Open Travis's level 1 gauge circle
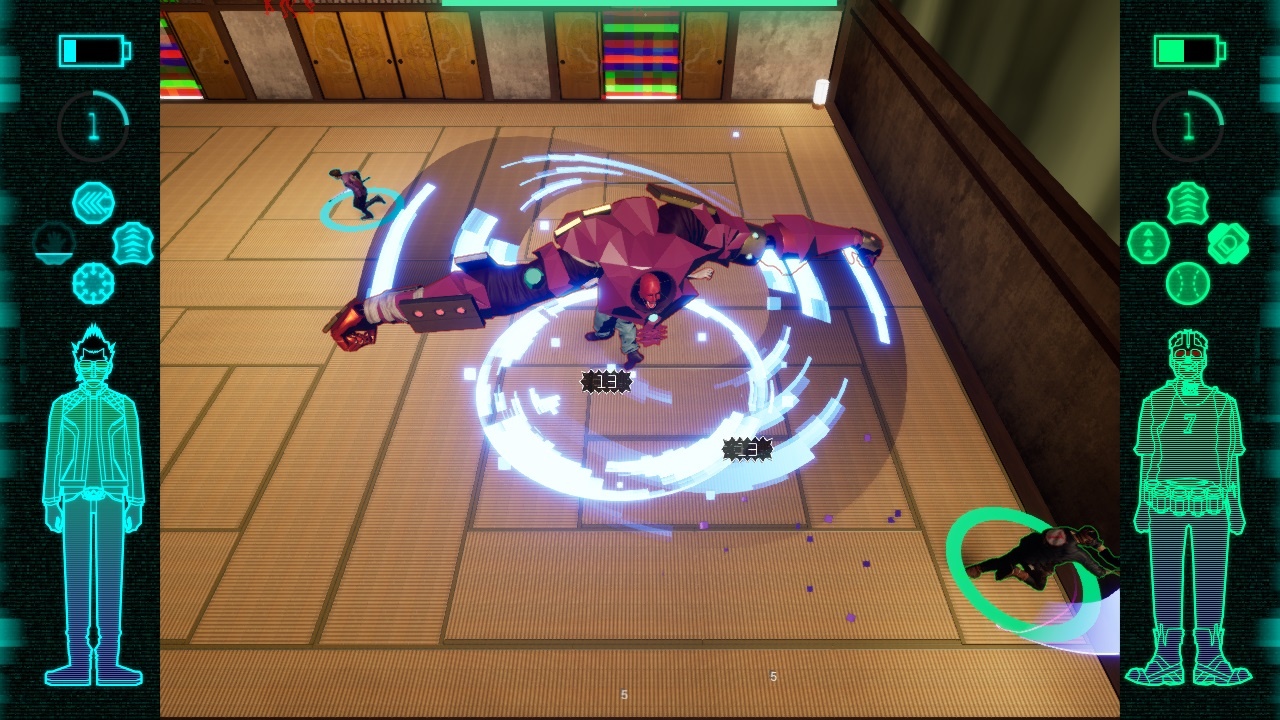Viewport: 1280px width, 720px height. click(92, 123)
